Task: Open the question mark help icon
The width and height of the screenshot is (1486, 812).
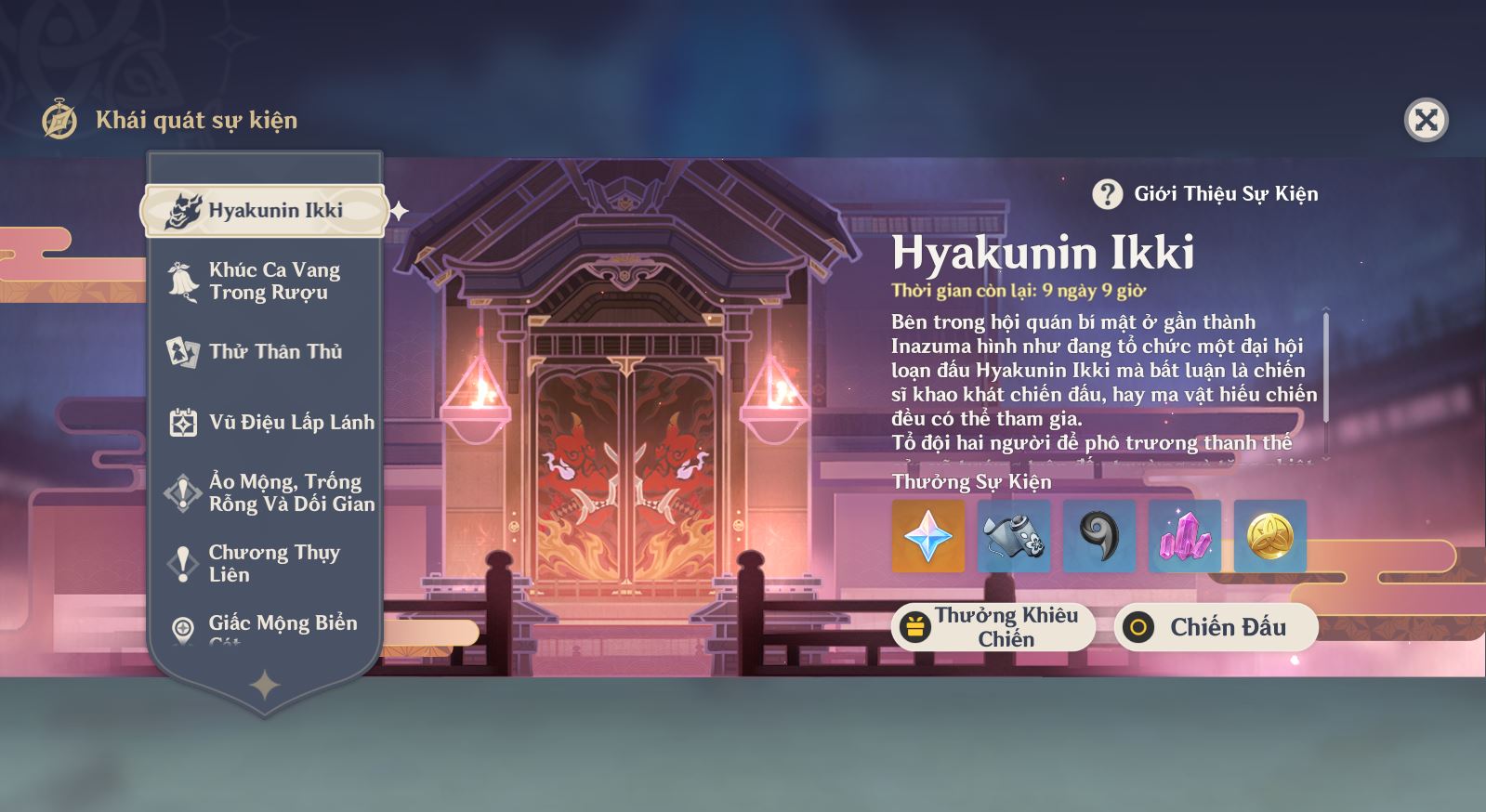Action: (x=1106, y=194)
